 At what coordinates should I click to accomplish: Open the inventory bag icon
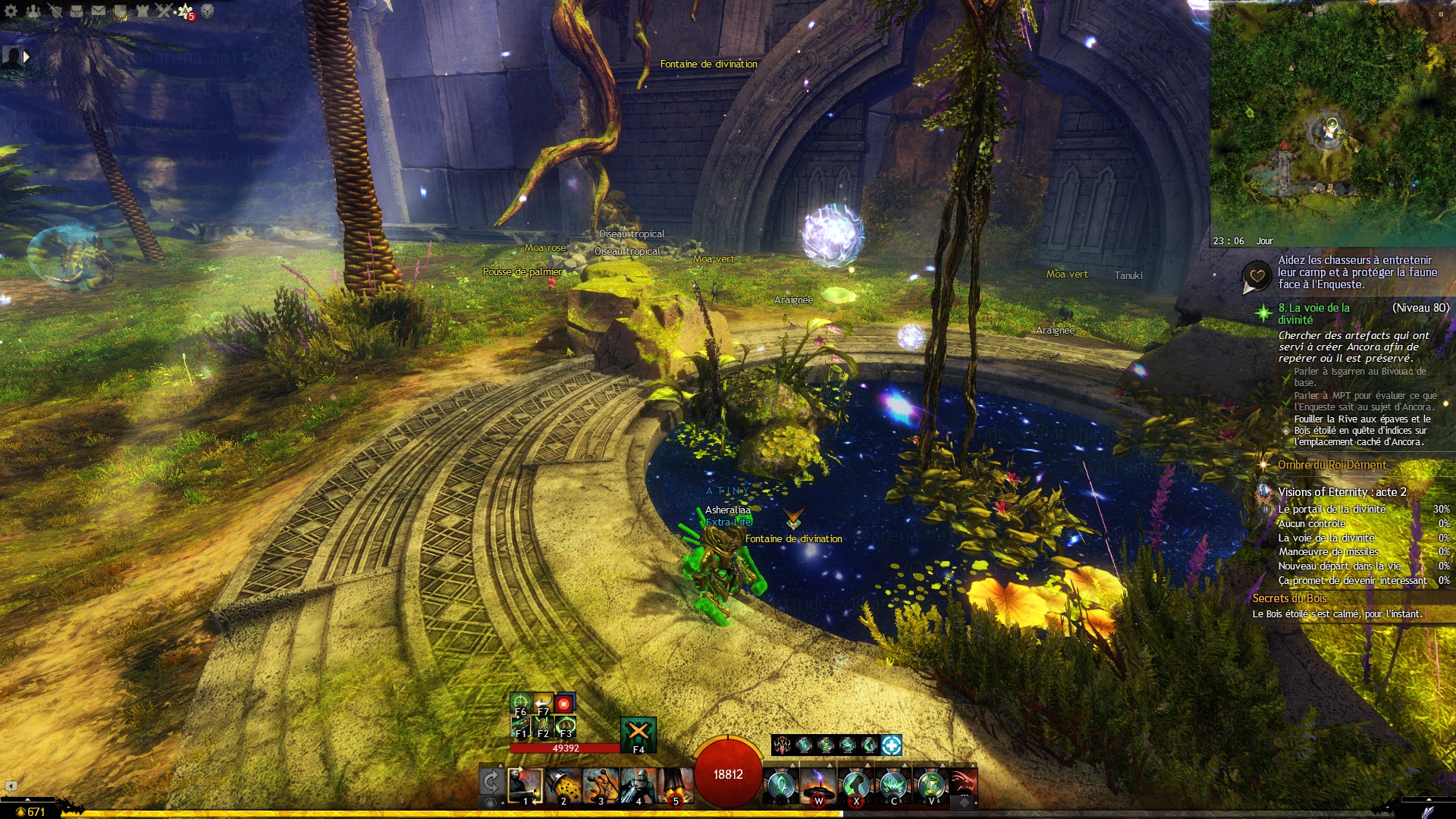click(x=77, y=11)
